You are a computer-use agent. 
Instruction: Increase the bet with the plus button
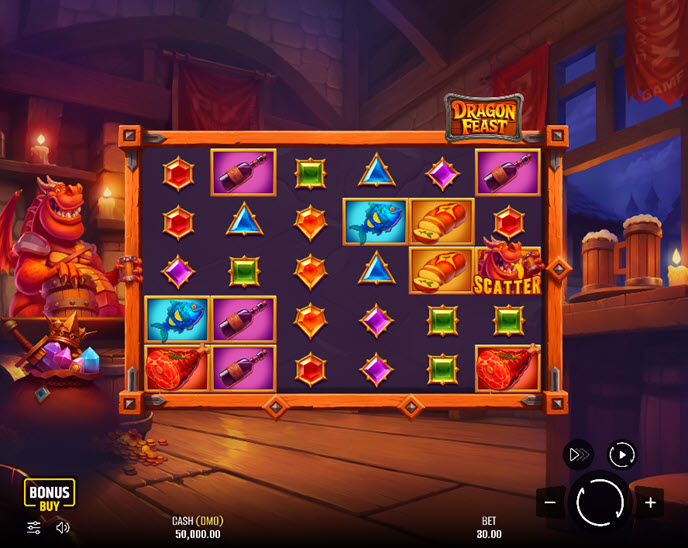click(650, 502)
